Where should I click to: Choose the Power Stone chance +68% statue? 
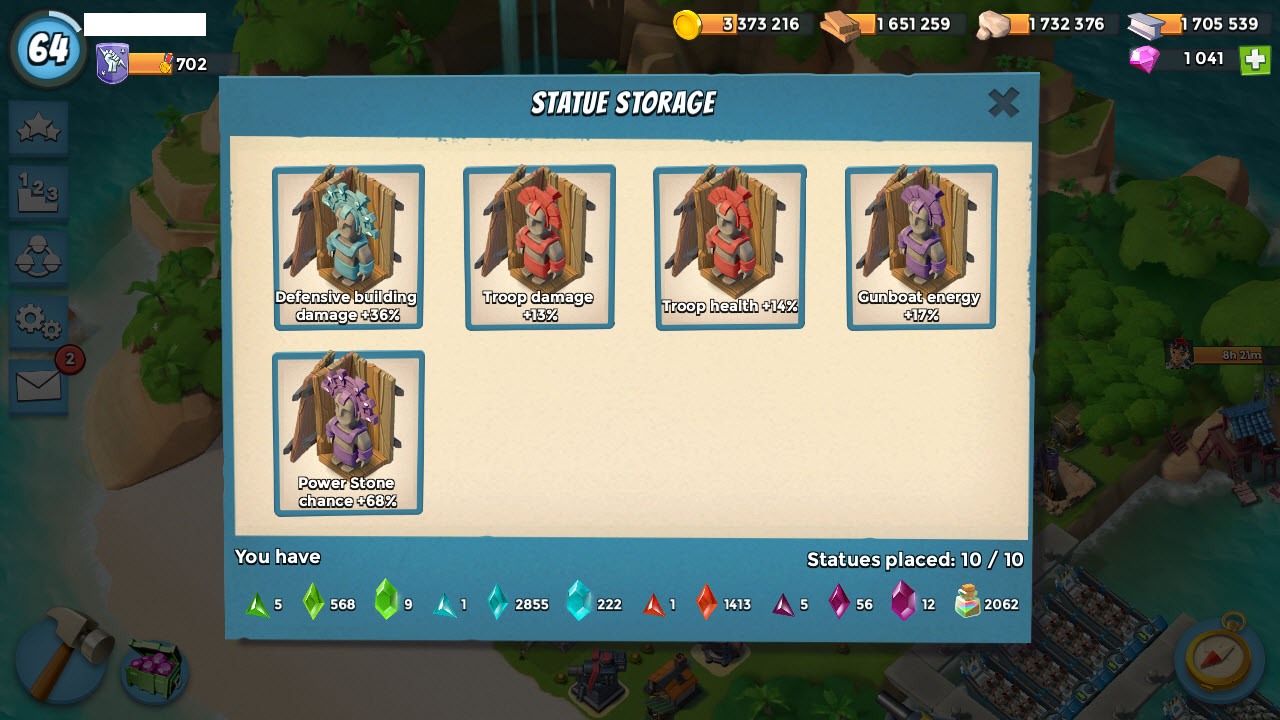tap(348, 433)
